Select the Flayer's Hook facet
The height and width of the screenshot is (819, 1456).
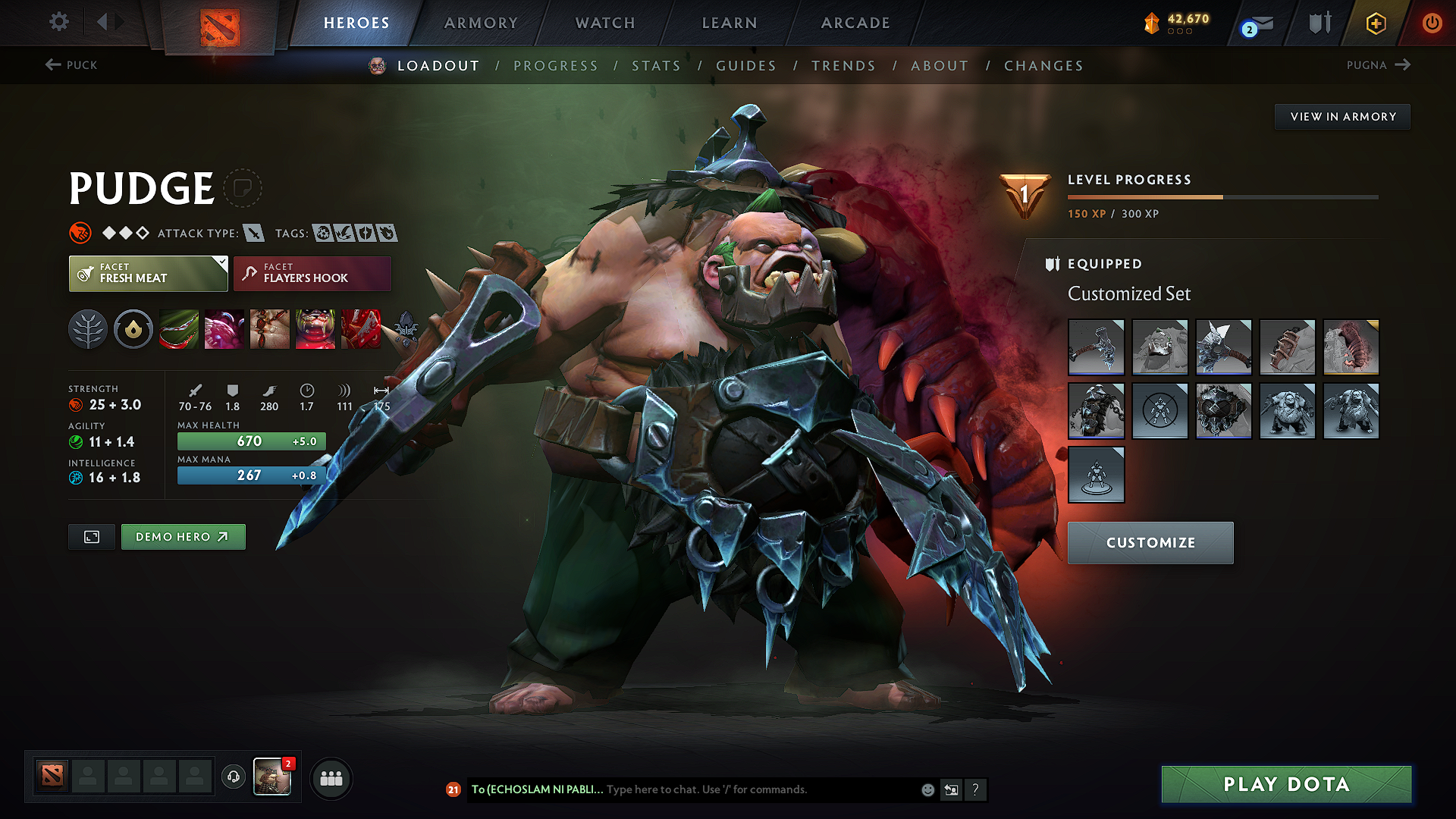(312, 273)
